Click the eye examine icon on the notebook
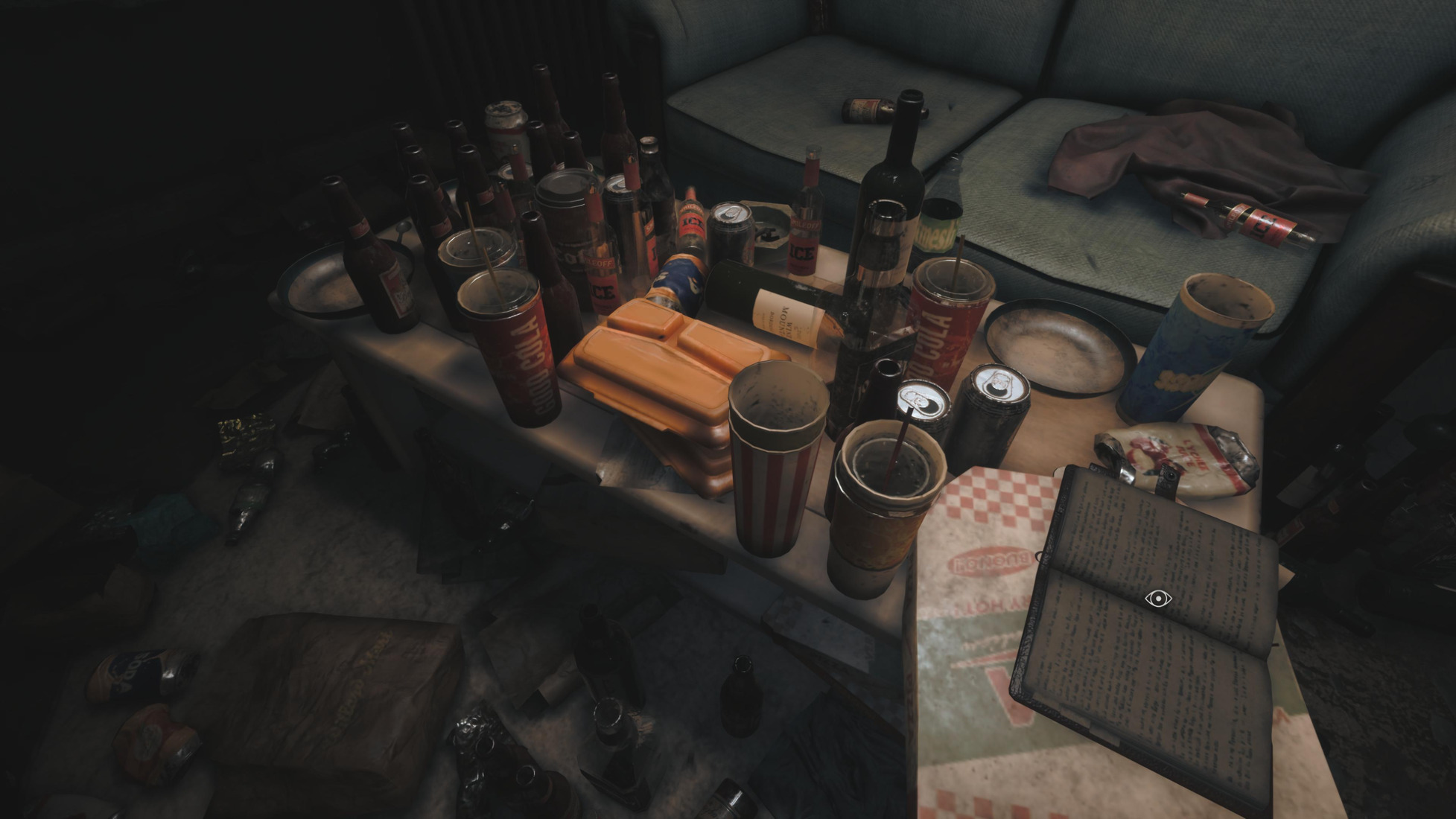 [x=1157, y=598]
